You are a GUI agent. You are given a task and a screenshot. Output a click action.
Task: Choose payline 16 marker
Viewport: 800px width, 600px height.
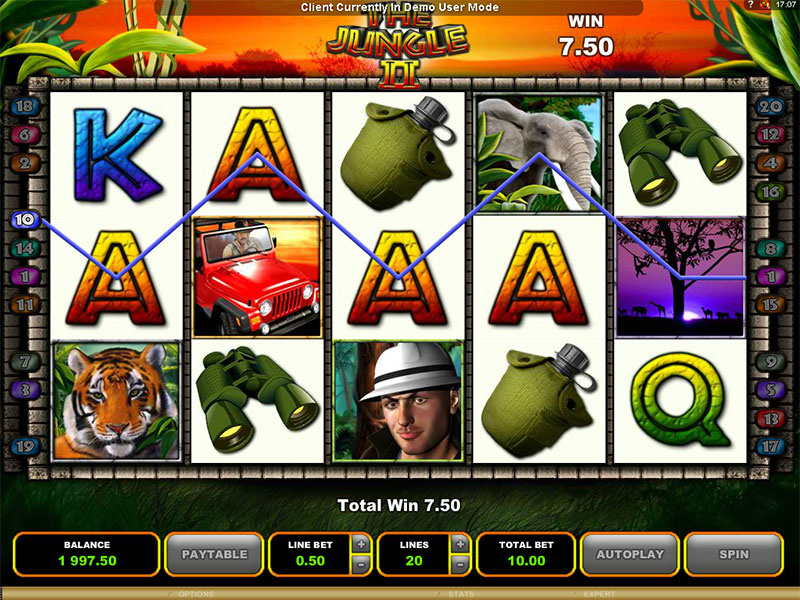[770, 191]
